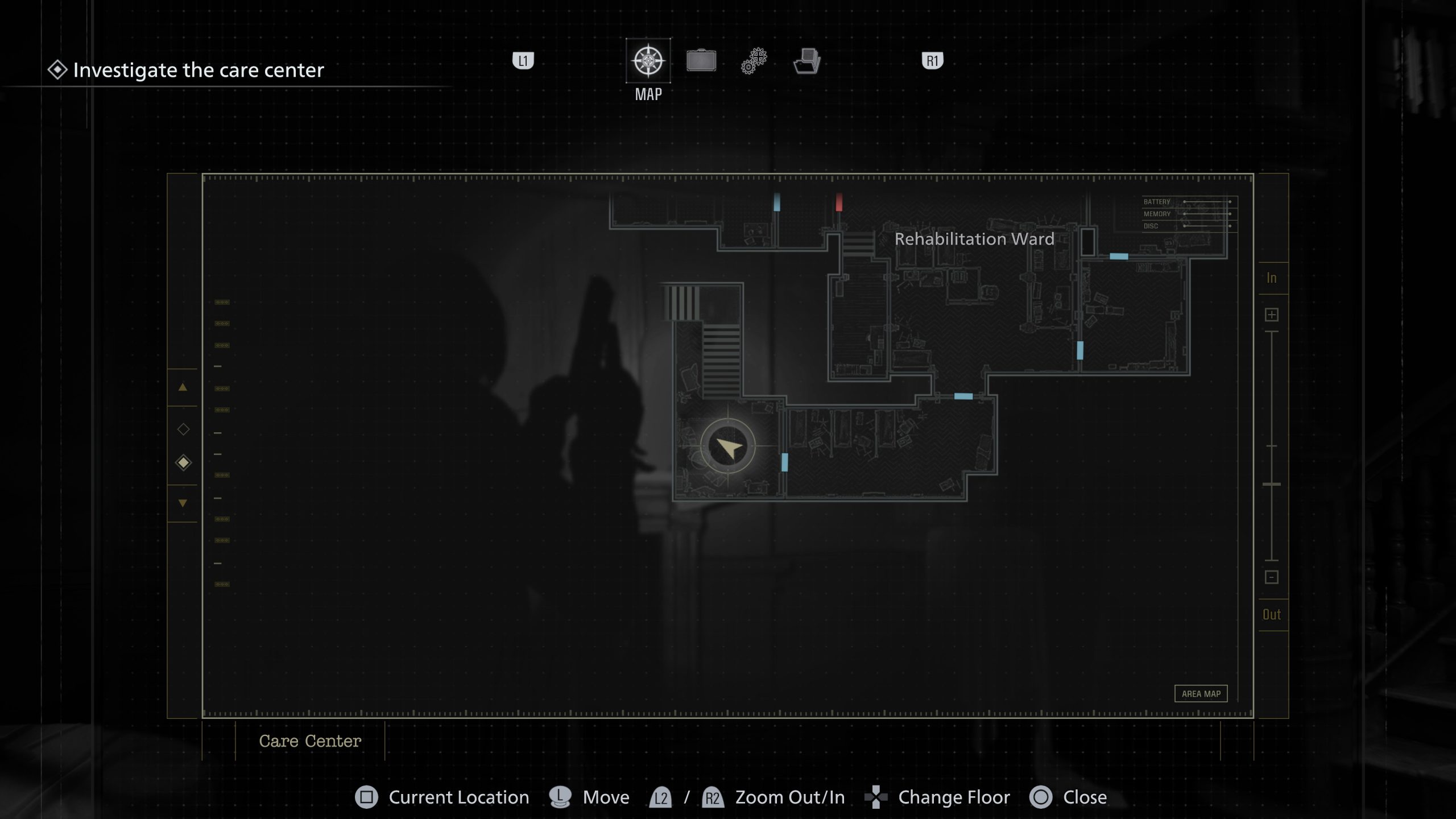Screen dimensions: 1456x819
Task: Select the Rehabilitation Ward room label
Action: coord(974,239)
